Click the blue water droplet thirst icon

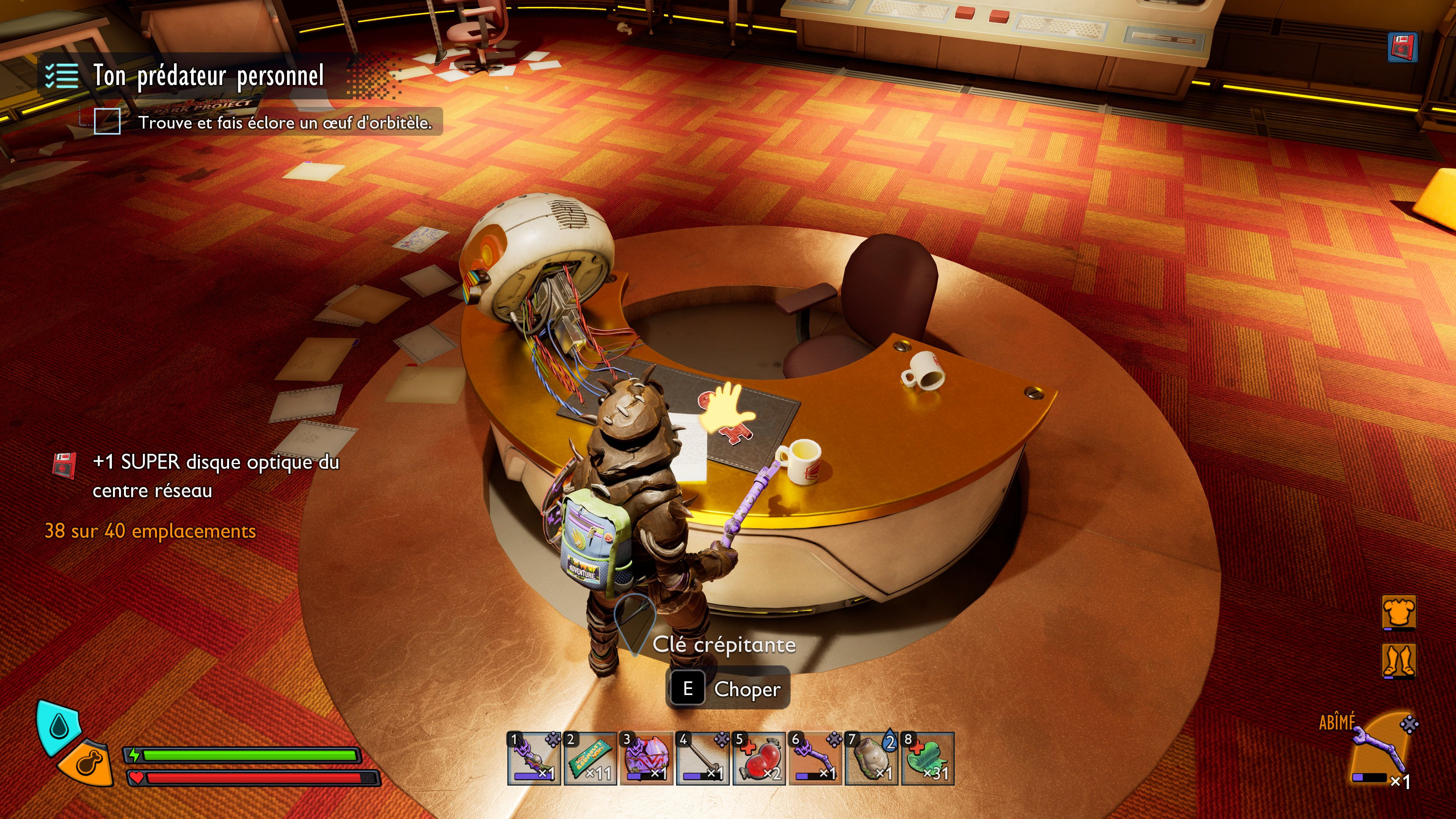58,726
